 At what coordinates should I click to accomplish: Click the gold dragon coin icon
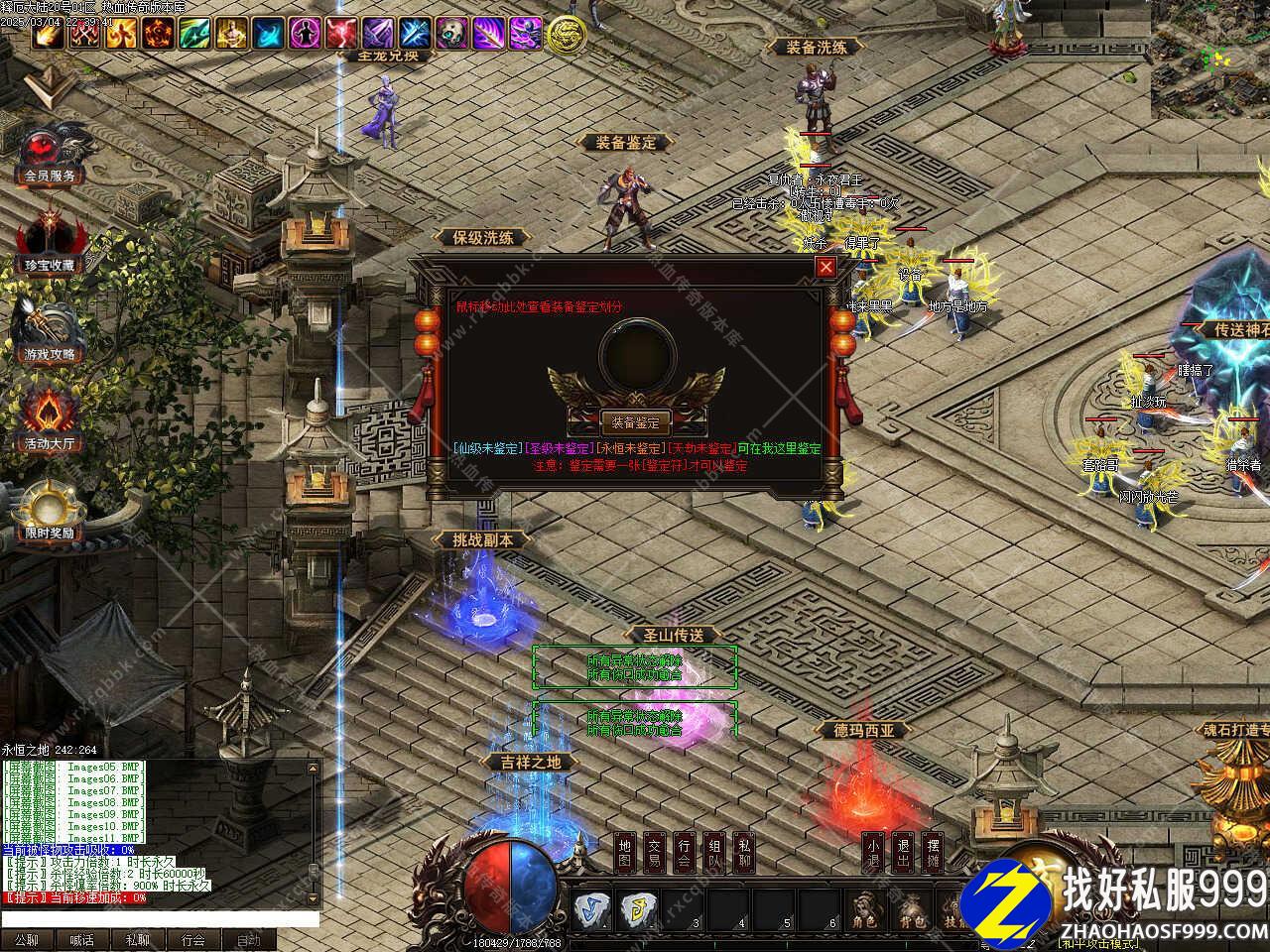pyautogui.click(x=566, y=35)
